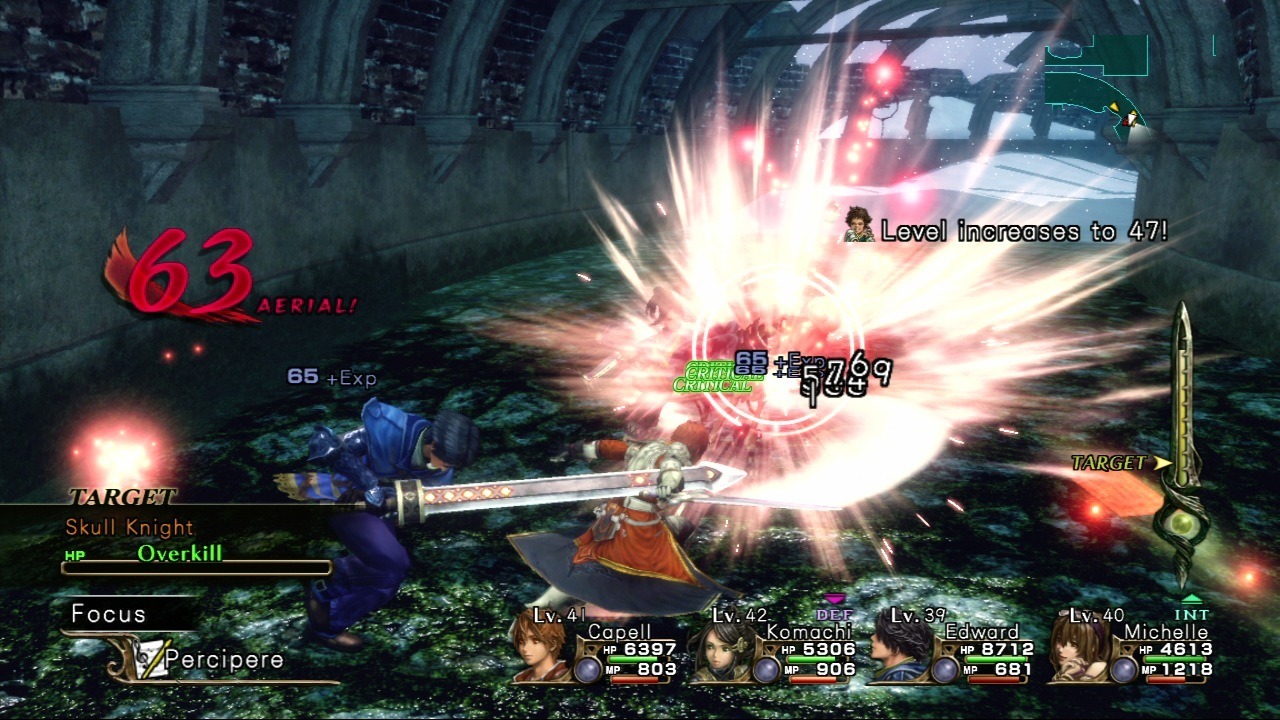Select the Focus command

(x=109, y=614)
